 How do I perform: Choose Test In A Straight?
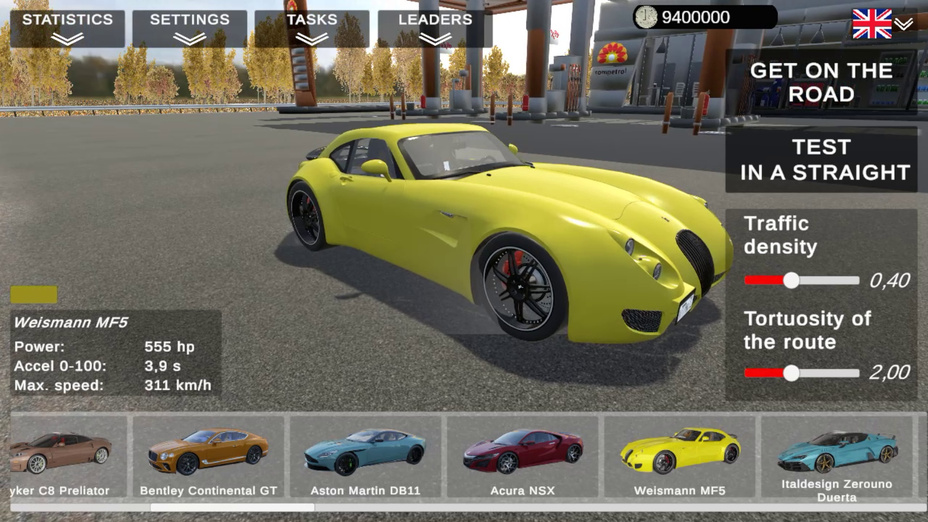pyautogui.click(x=820, y=160)
